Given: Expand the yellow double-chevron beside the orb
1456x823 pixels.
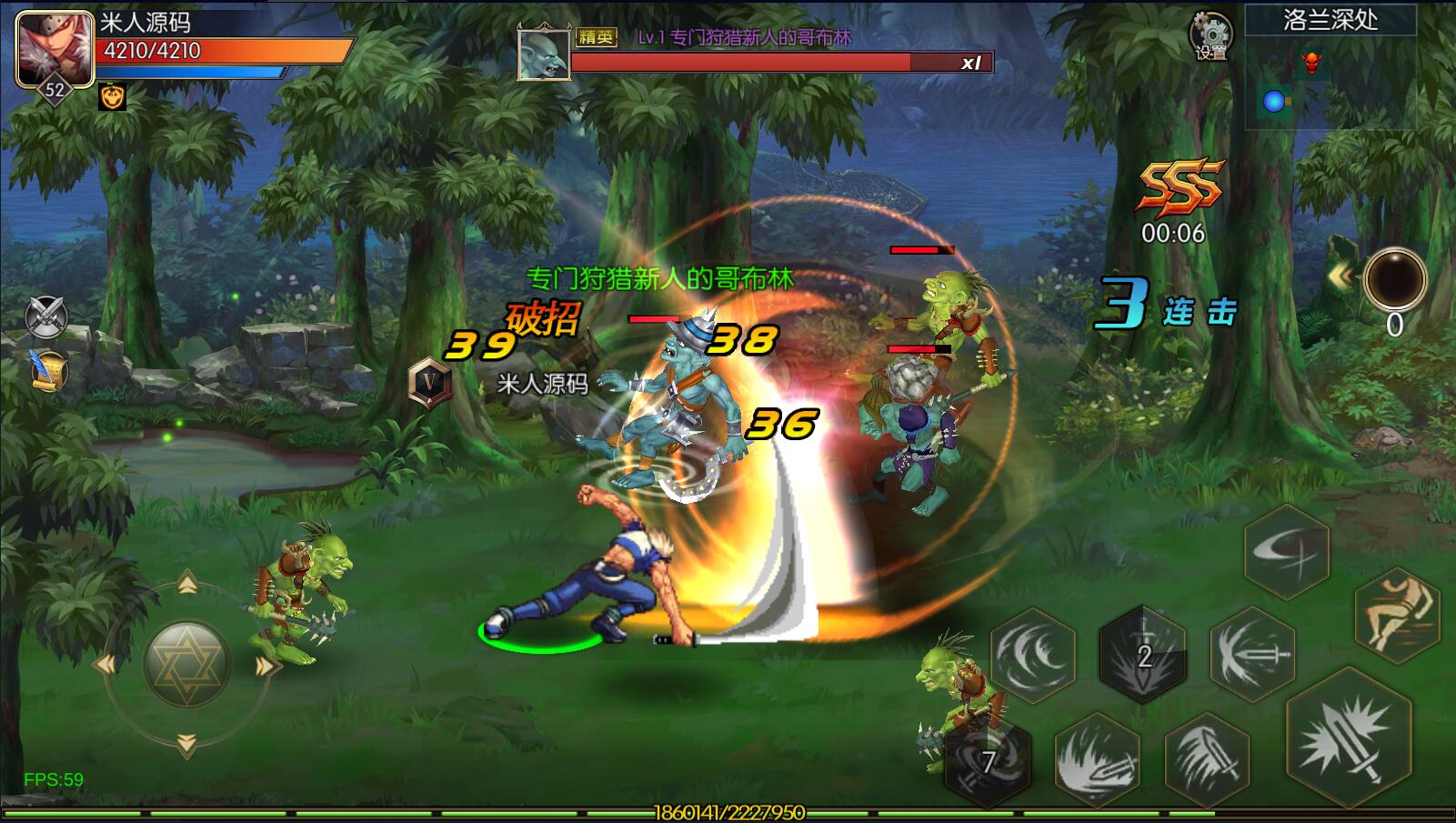Looking at the screenshot, I should click(x=1340, y=276).
